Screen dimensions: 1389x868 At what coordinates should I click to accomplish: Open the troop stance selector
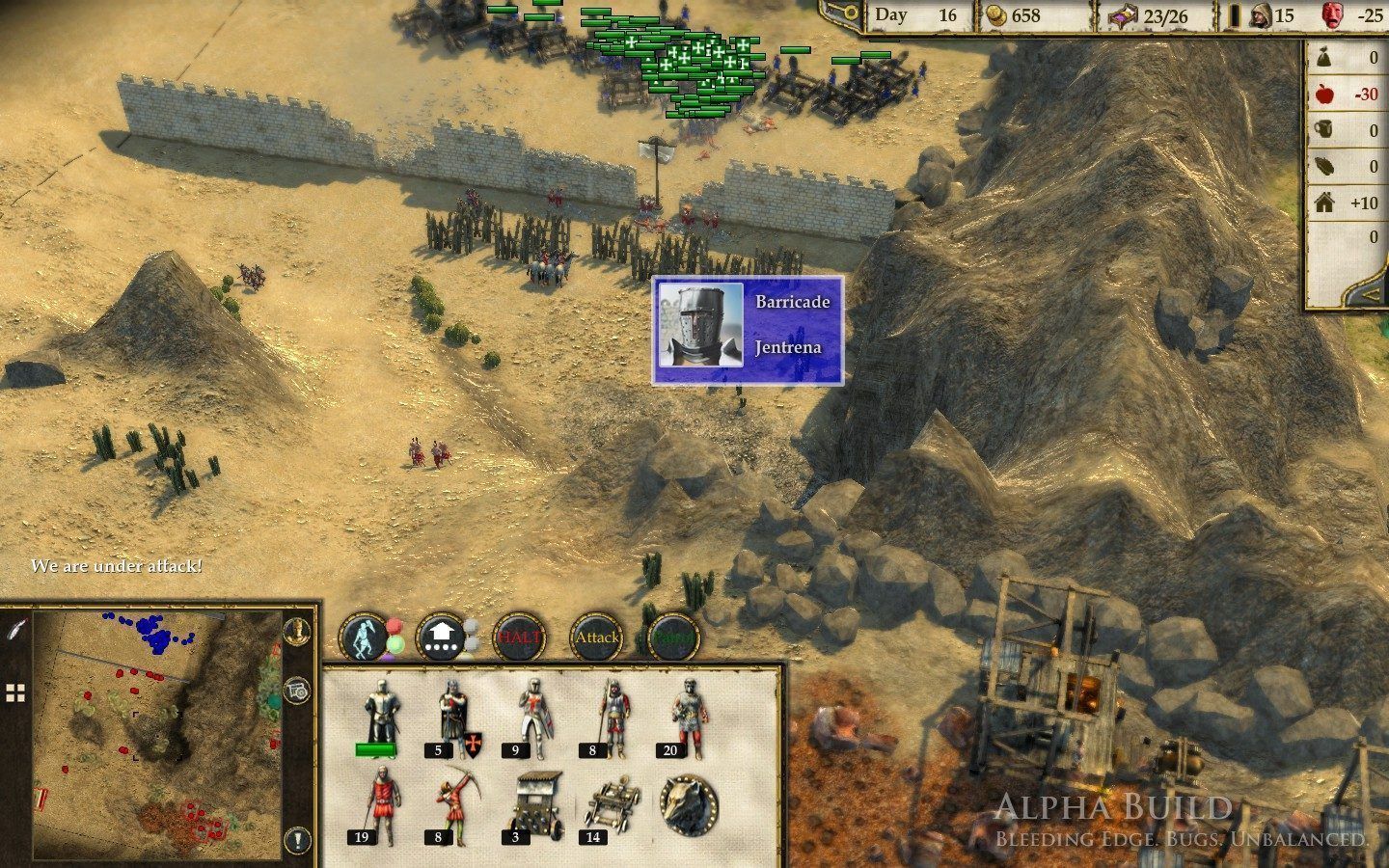click(x=364, y=637)
